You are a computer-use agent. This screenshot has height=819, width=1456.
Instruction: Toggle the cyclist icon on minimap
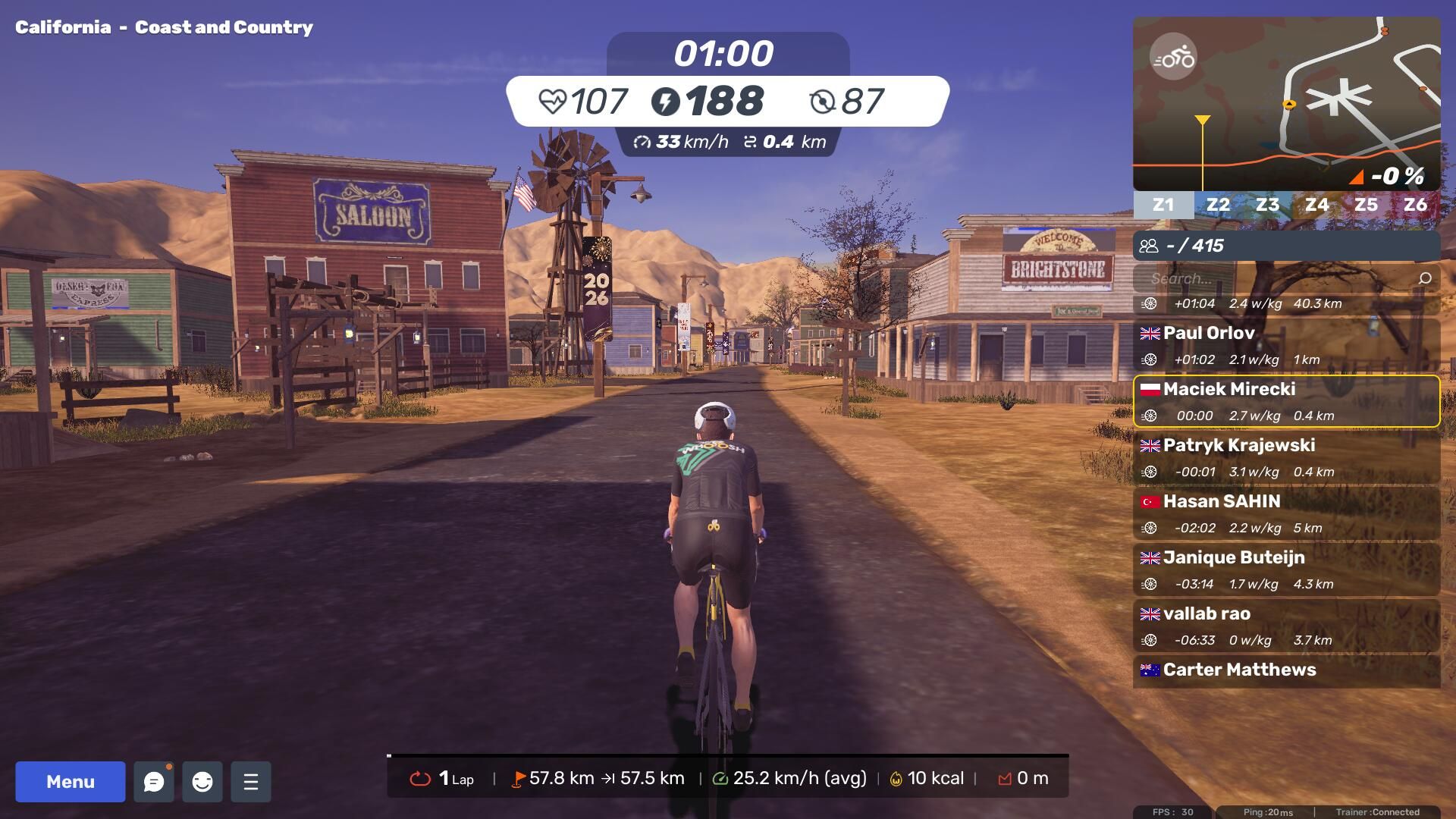(x=1173, y=57)
